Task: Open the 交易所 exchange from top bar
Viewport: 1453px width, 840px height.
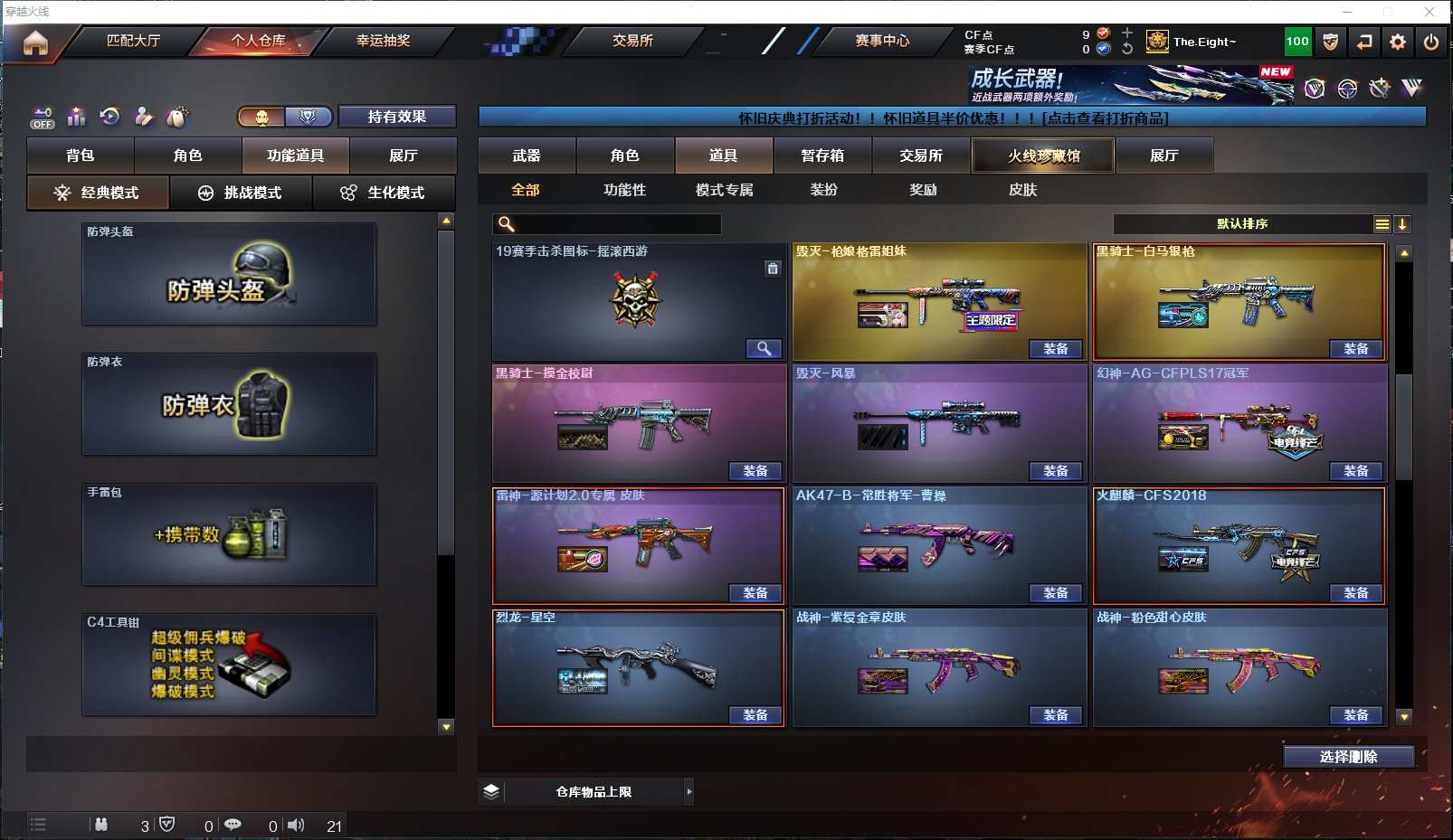Action: pos(632,41)
